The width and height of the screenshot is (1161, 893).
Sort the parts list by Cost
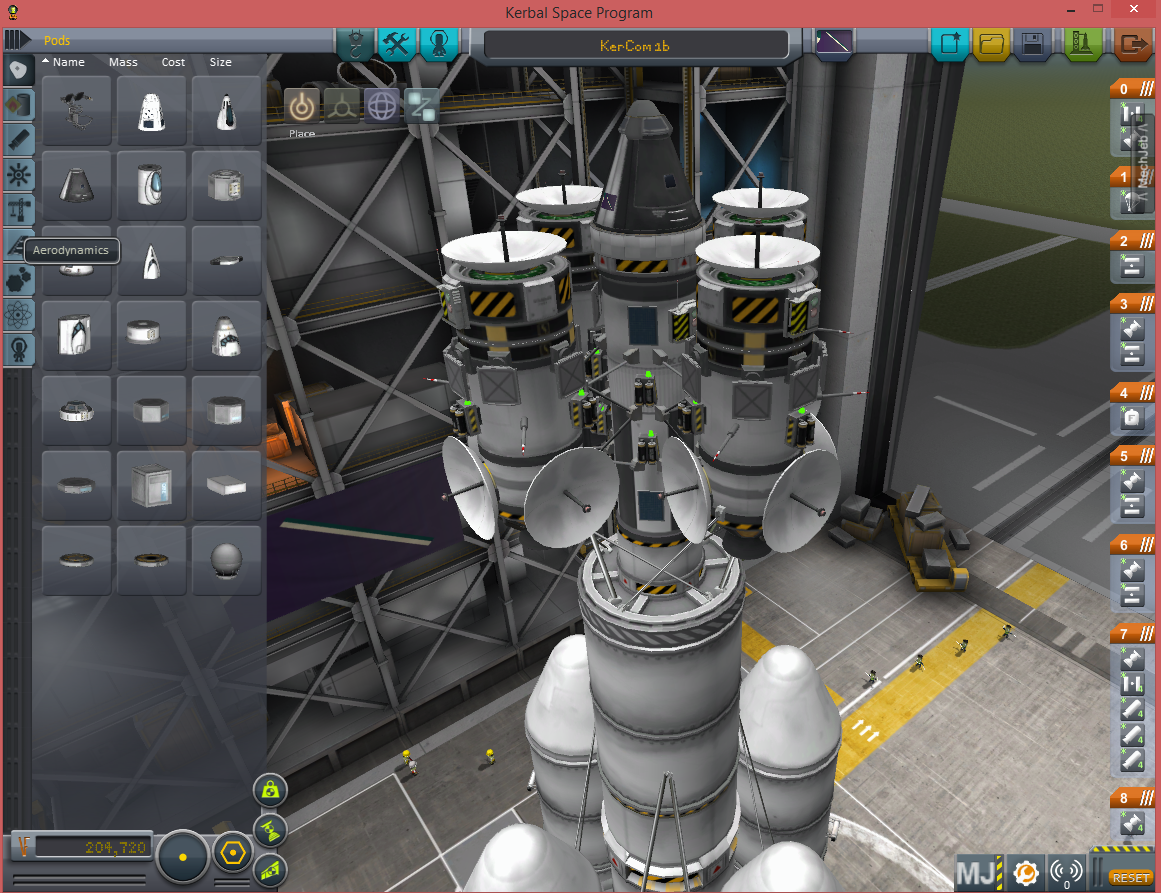pos(173,62)
